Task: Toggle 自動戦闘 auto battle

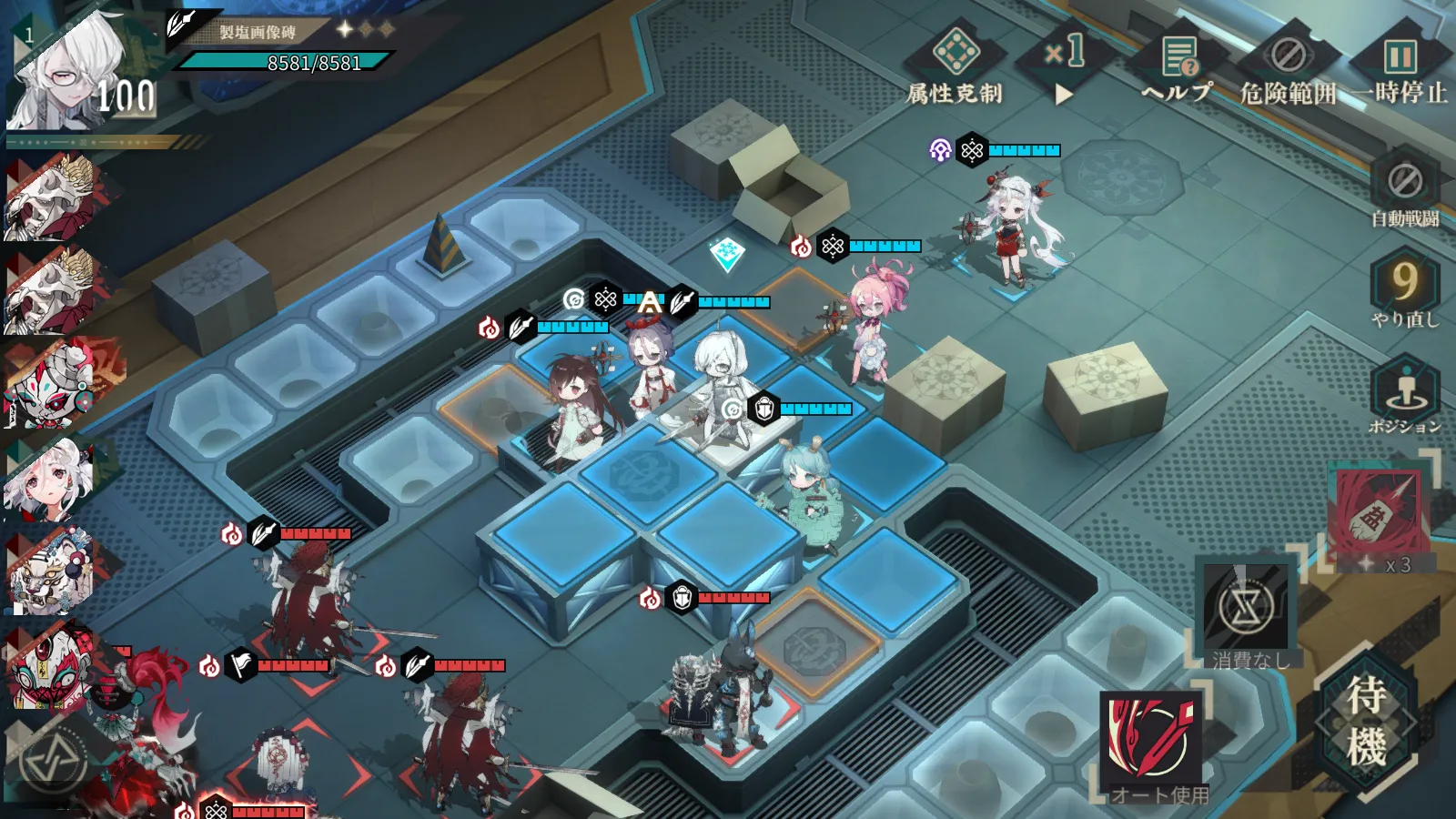Action: coord(1405,189)
